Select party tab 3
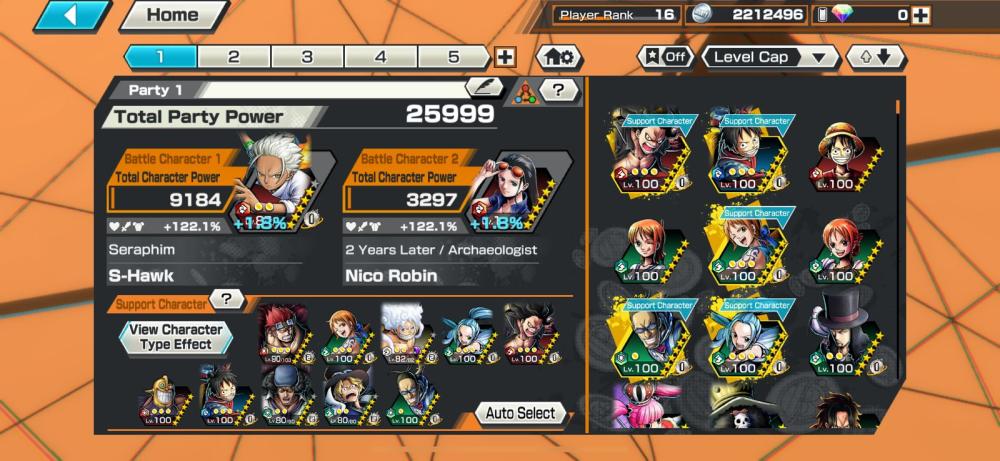The width and height of the screenshot is (1000, 461). click(307, 57)
